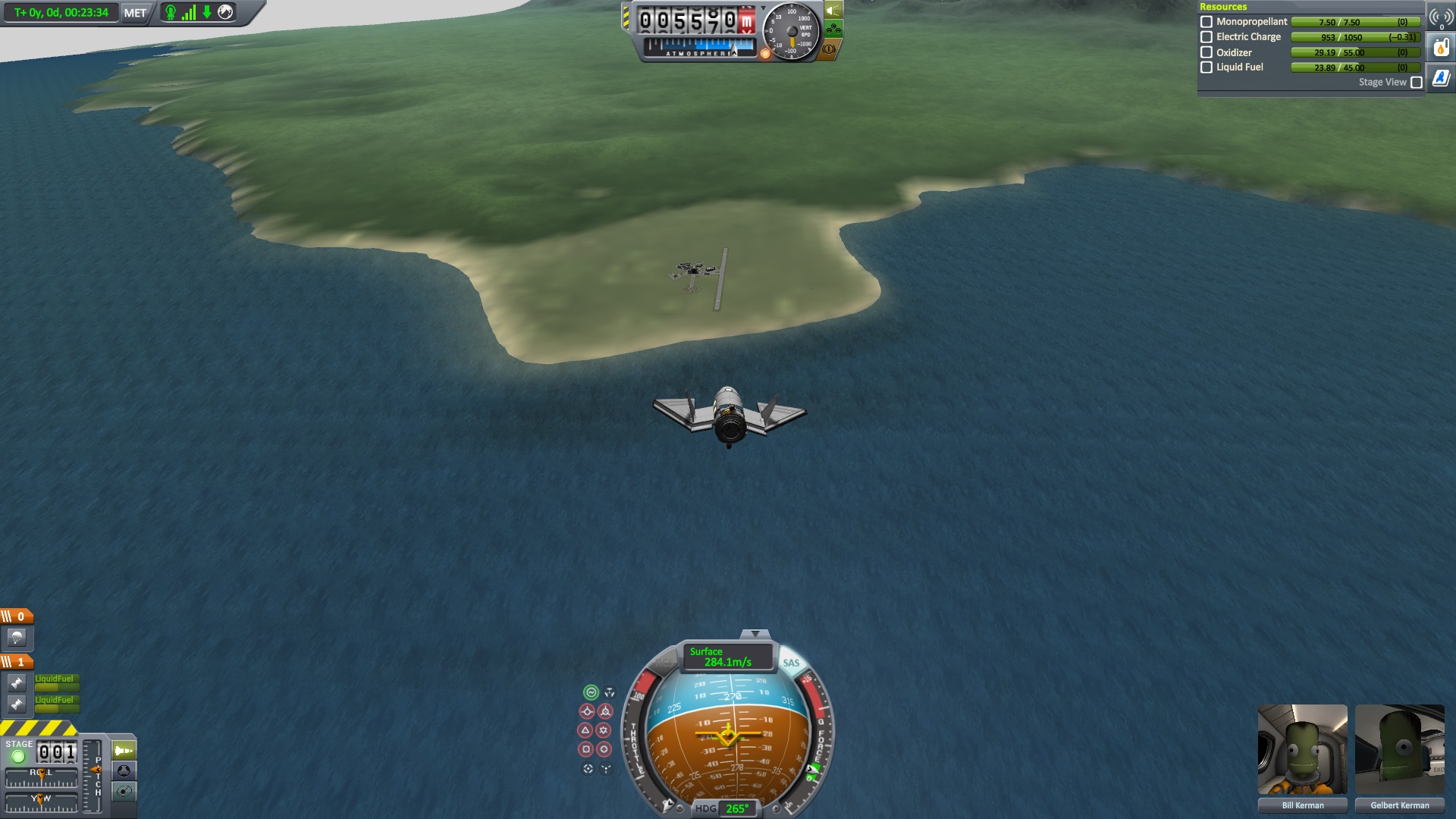Click the Surface speed mode display
1456x819 pixels.
pos(727,657)
